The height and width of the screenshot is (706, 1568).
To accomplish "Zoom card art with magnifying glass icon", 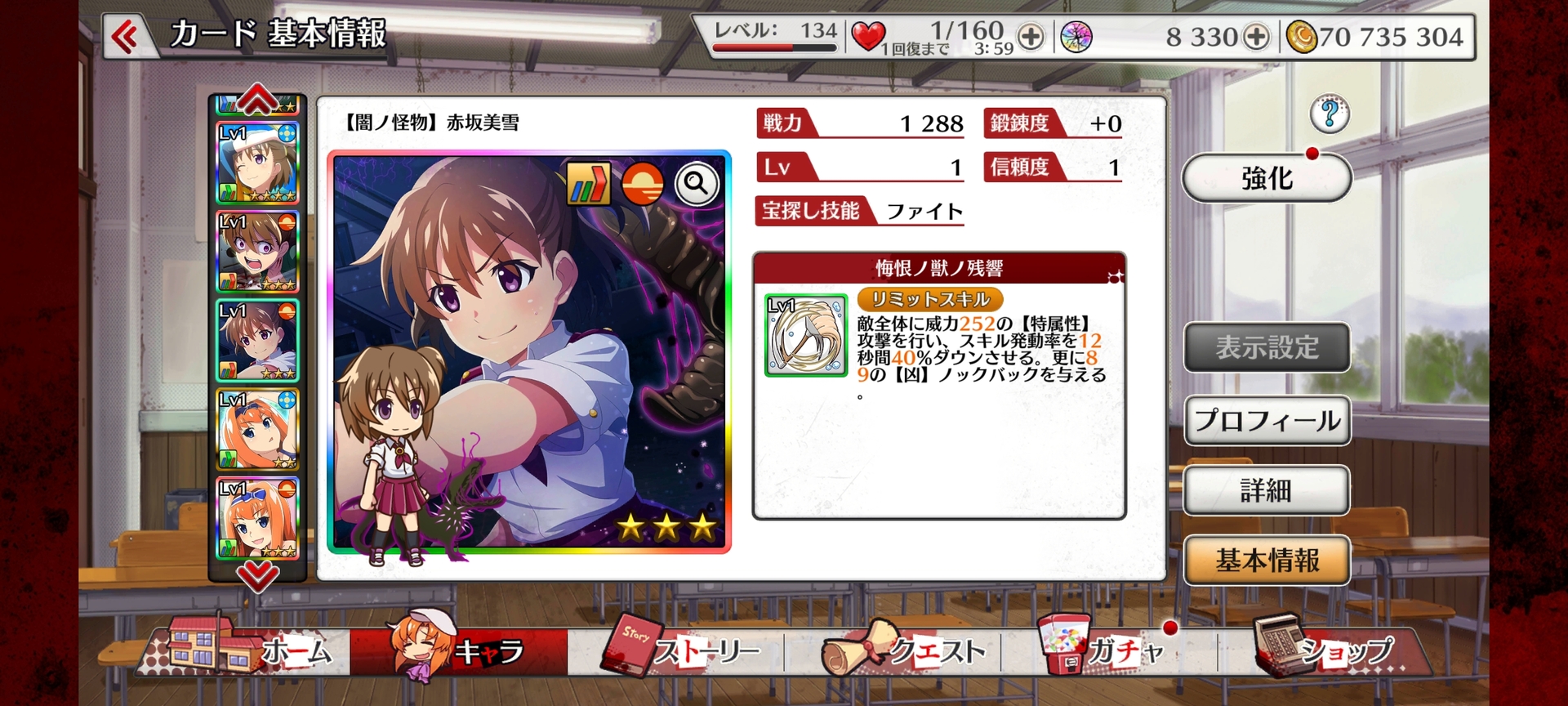I will [696, 184].
